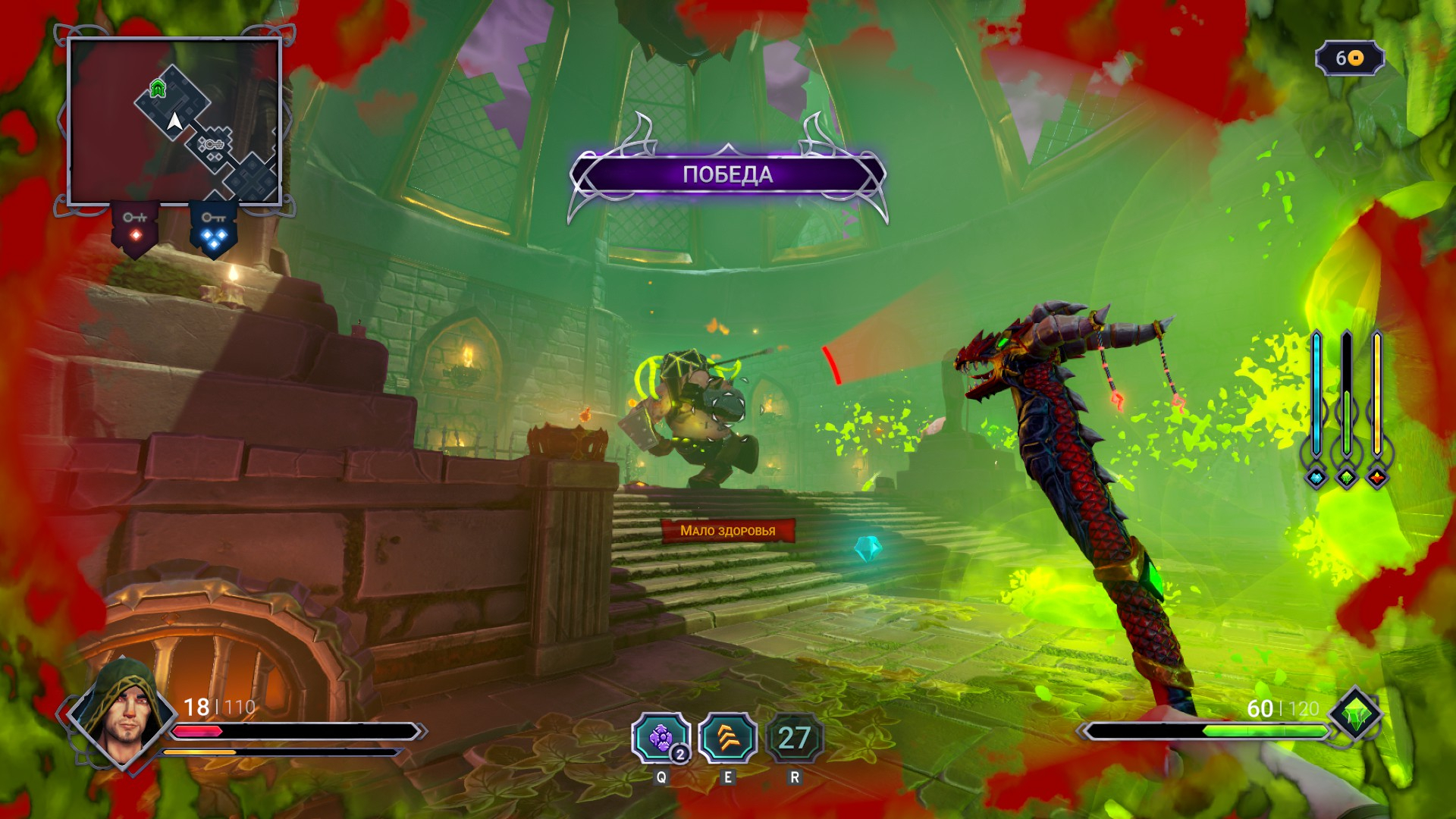This screenshot has width=1456, height=819.
Task: Click the blue diamond ammo type icon
Action: (x=1316, y=478)
